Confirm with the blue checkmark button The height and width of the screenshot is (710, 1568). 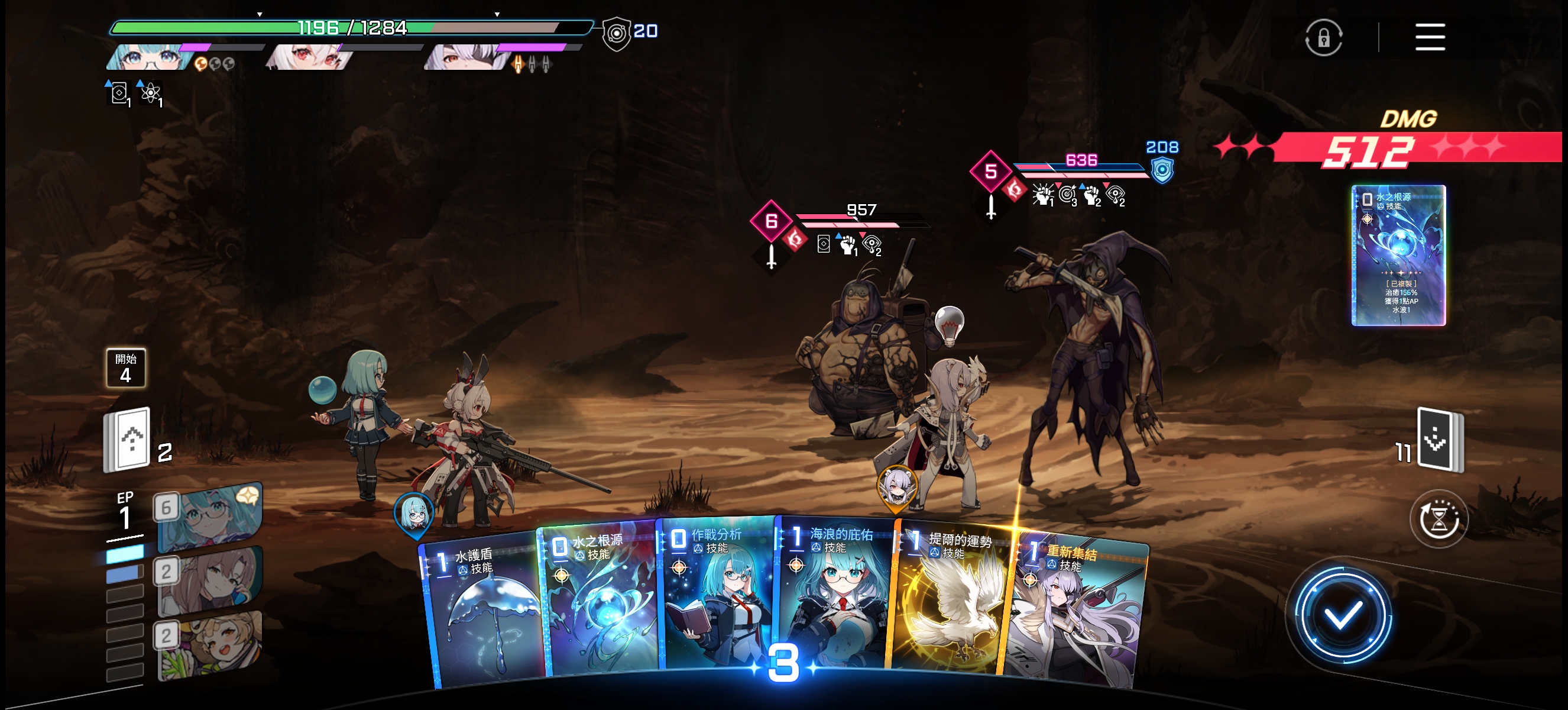pos(1342,617)
